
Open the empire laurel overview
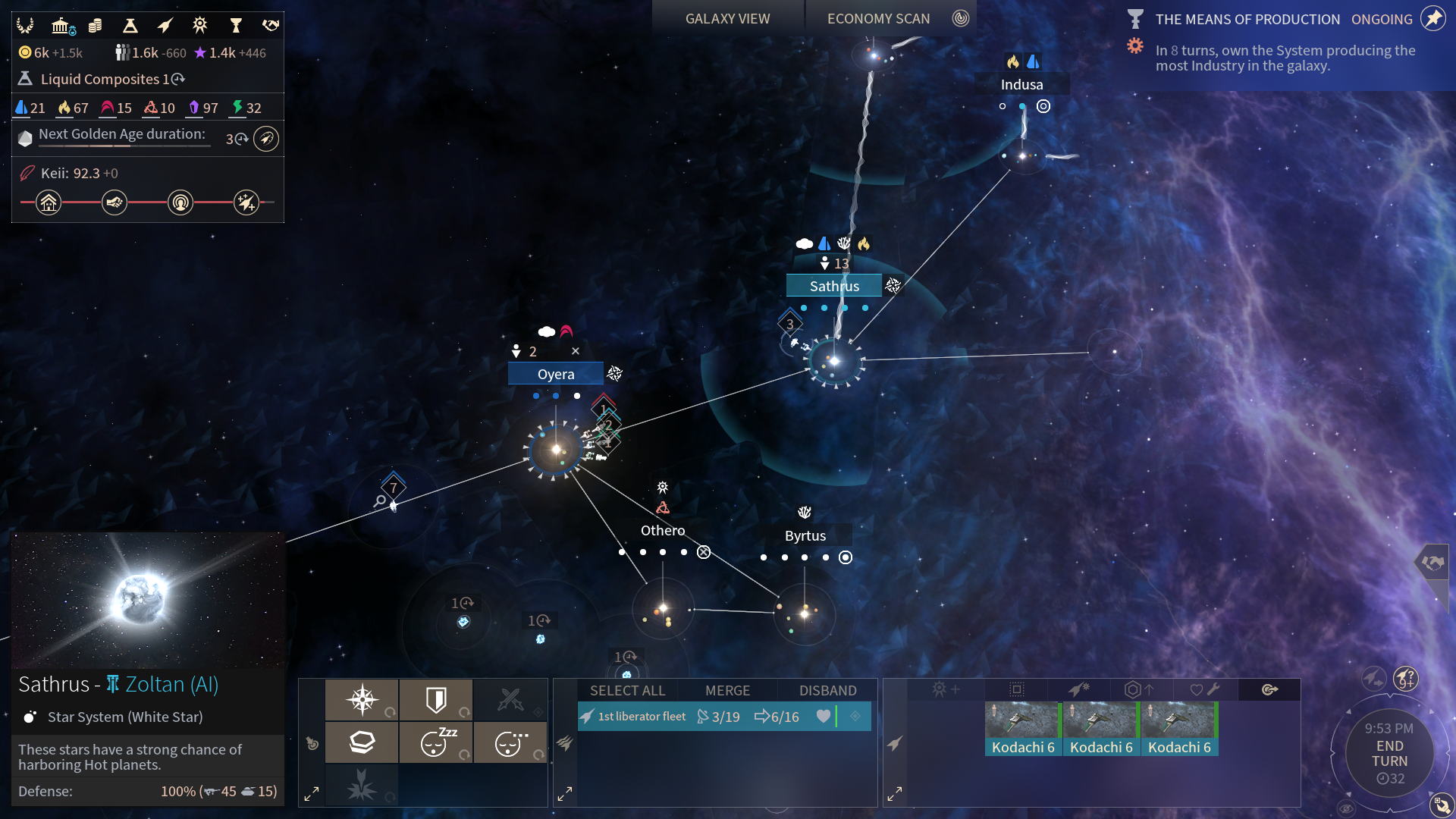[x=25, y=27]
